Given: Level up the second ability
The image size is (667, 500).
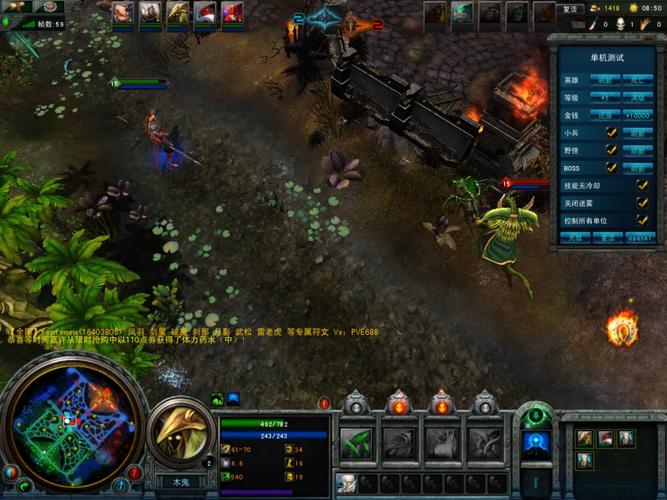Looking at the screenshot, I should pos(399,404).
